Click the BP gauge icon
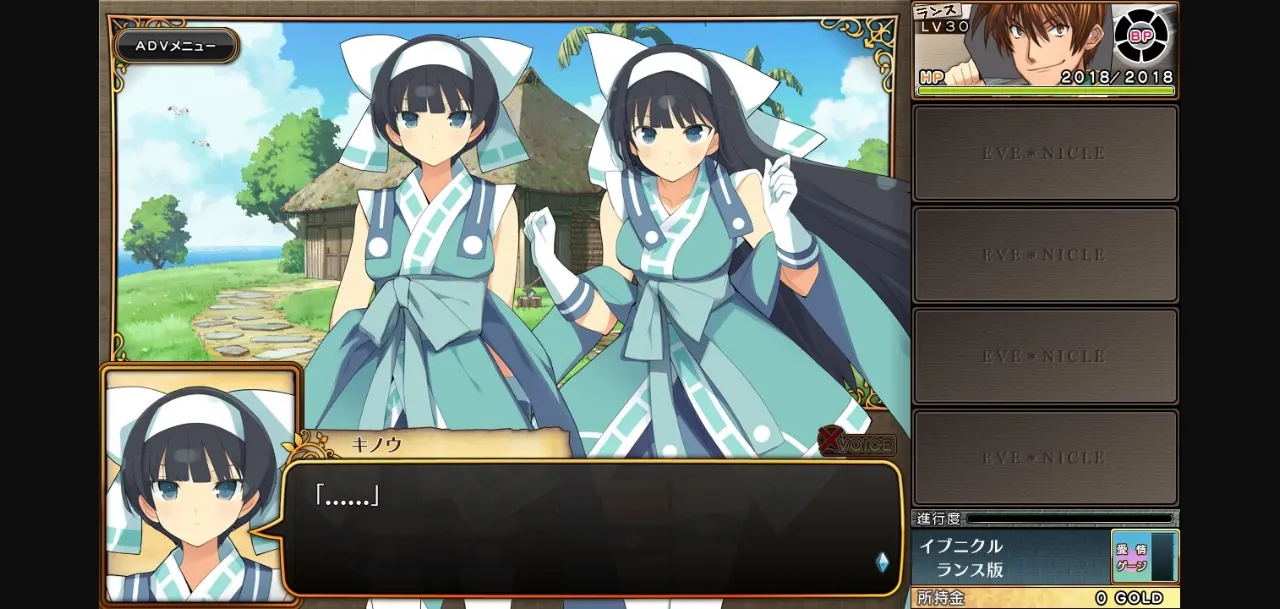This screenshot has width=1280, height=609. tap(1141, 36)
